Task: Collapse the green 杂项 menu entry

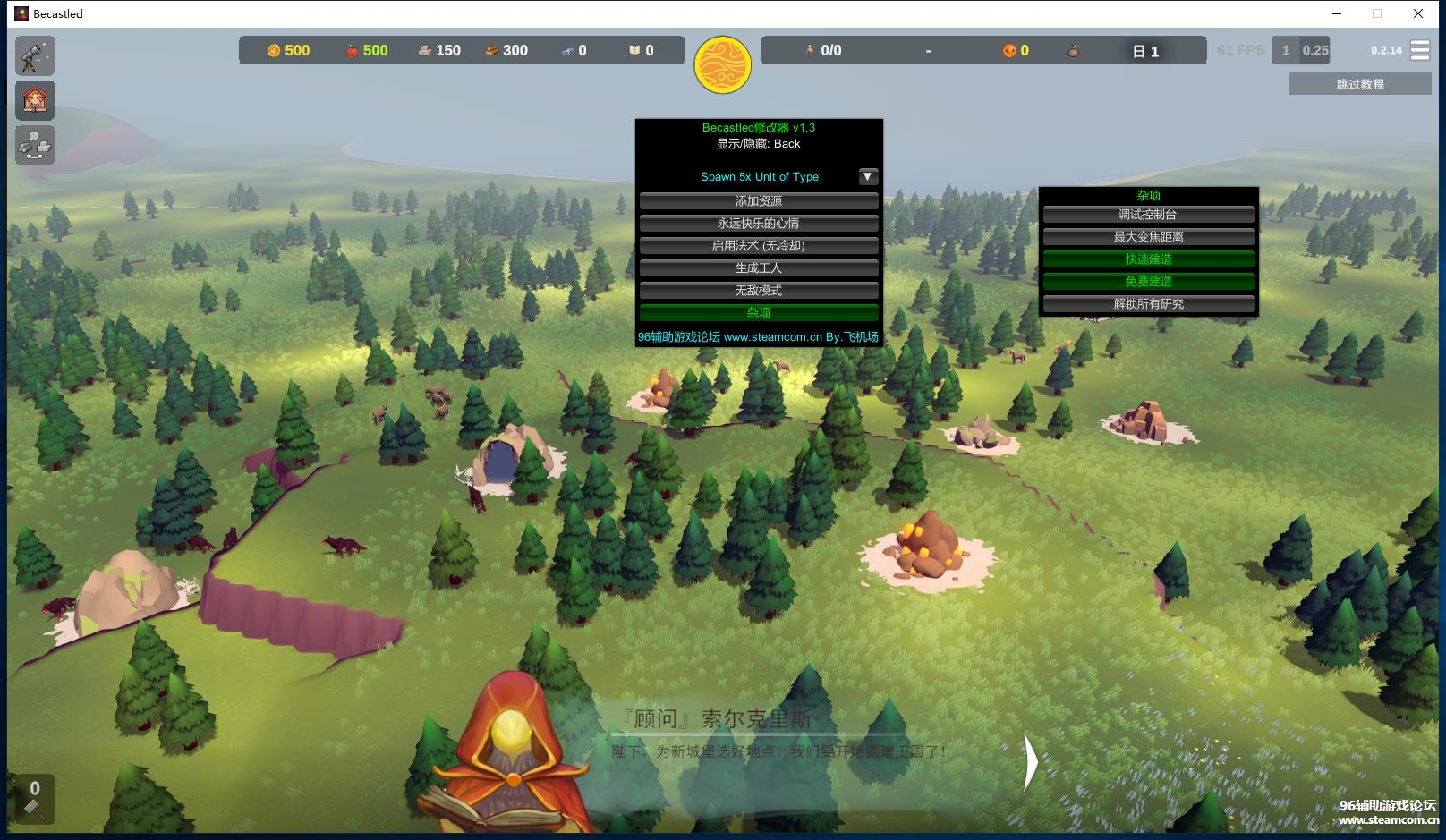Action: (x=758, y=313)
